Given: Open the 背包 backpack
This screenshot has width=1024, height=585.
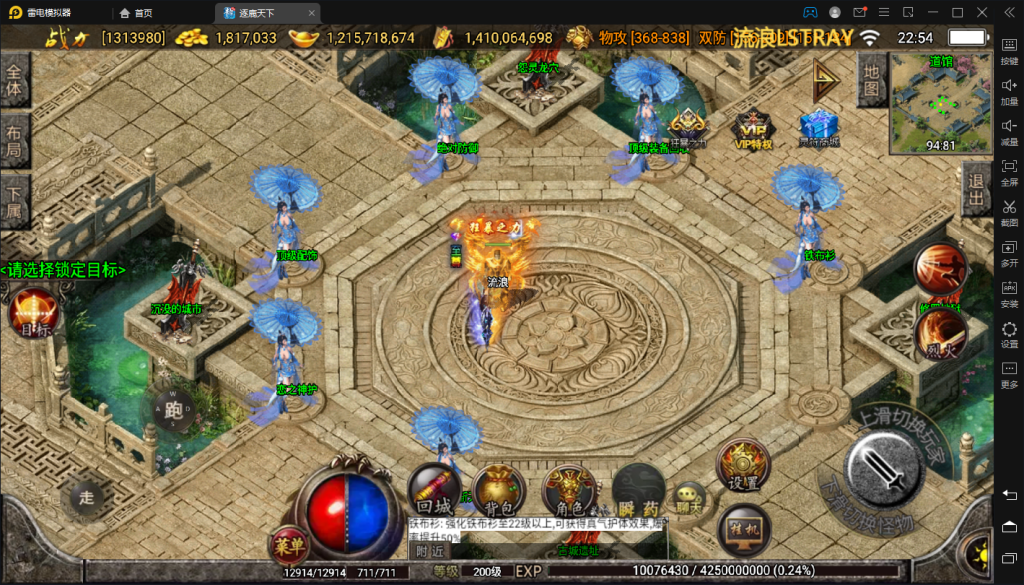Looking at the screenshot, I should pyautogui.click(x=499, y=490).
